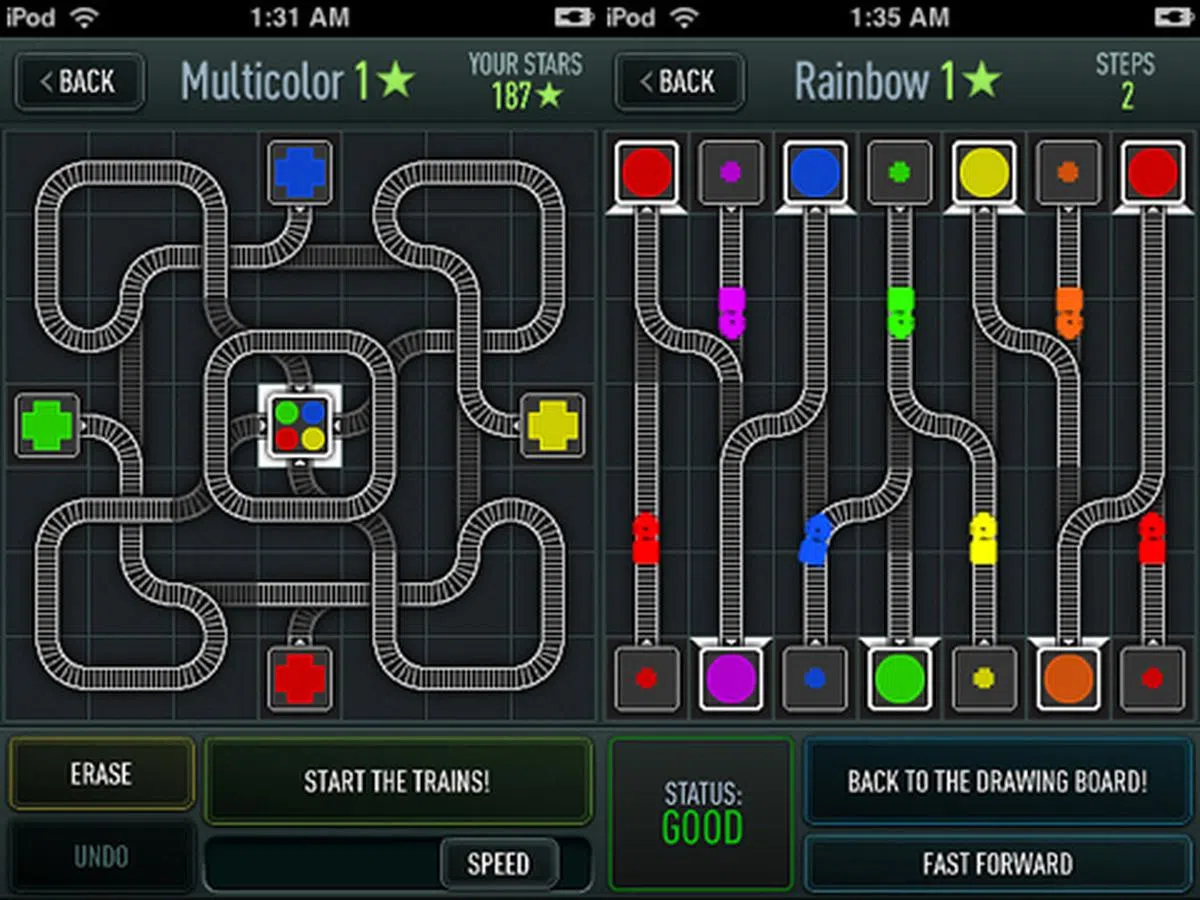Select the large yellow circle station
The width and height of the screenshot is (1200, 900).
point(984,173)
